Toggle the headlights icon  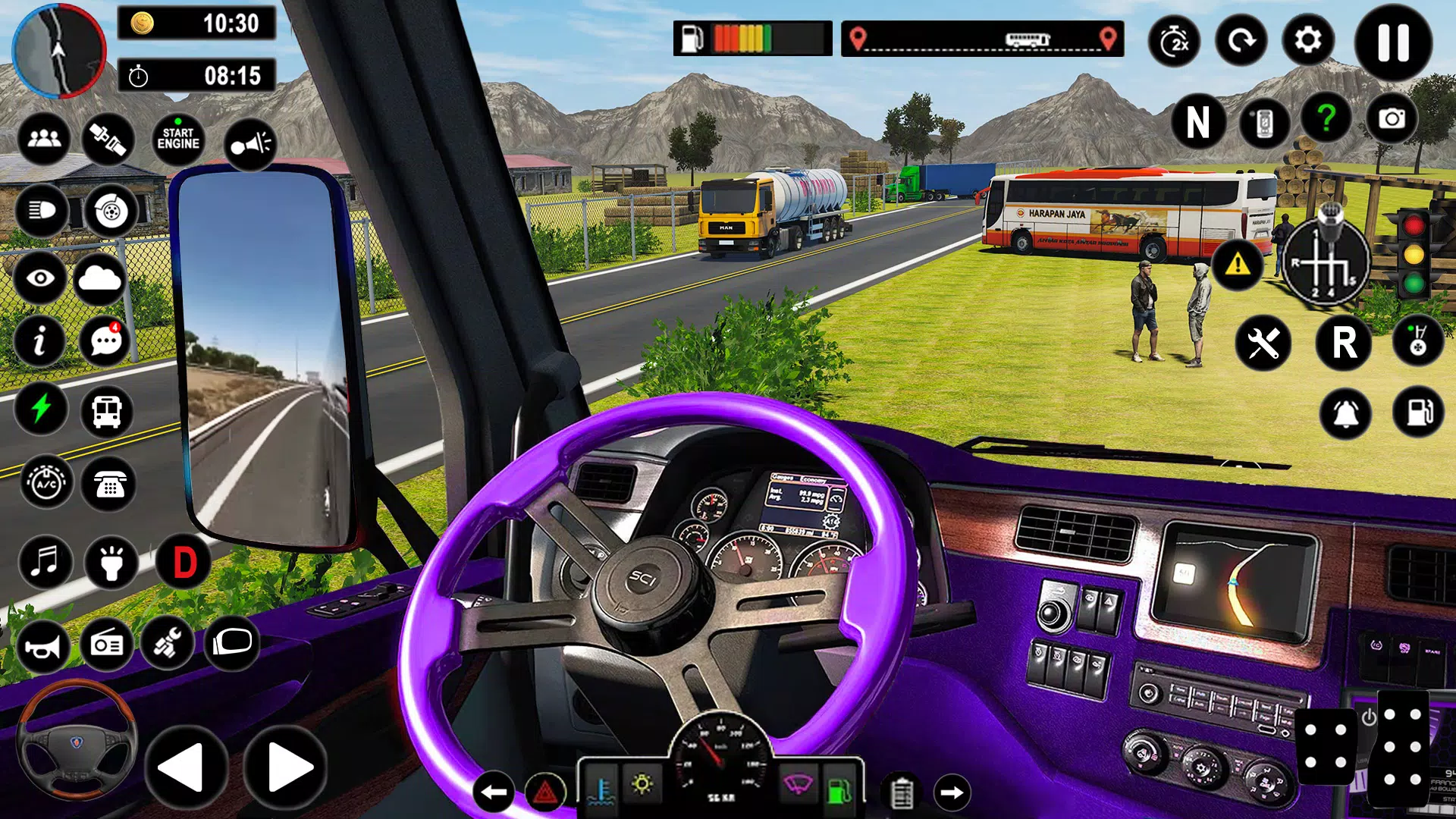pos(42,210)
